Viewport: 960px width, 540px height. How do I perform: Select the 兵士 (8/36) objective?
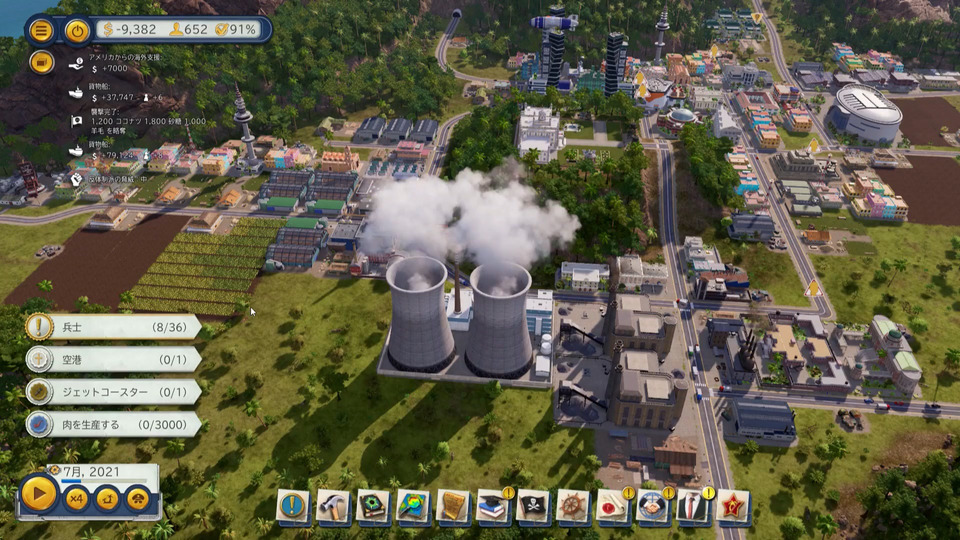[x=112, y=327]
